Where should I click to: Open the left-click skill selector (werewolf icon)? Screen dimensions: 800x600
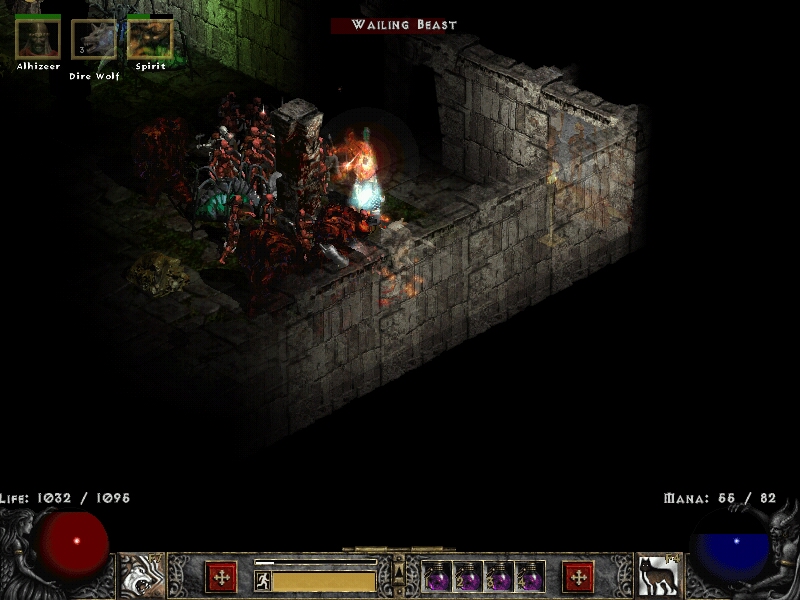pyautogui.click(x=142, y=576)
